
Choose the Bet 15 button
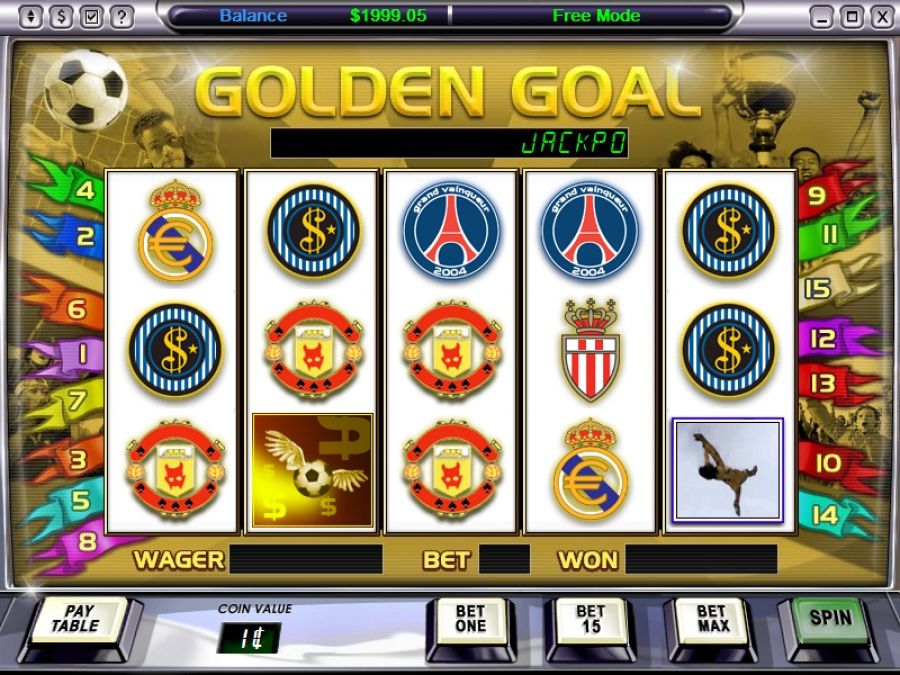590,619
